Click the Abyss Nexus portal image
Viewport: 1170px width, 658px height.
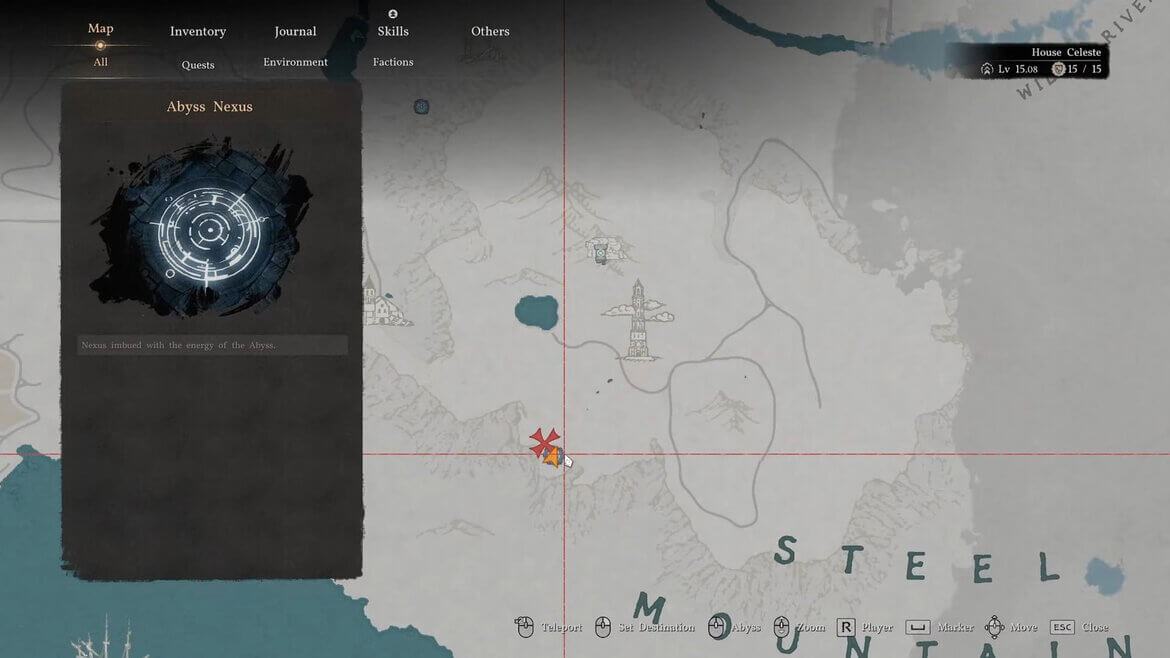[x=209, y=230]
